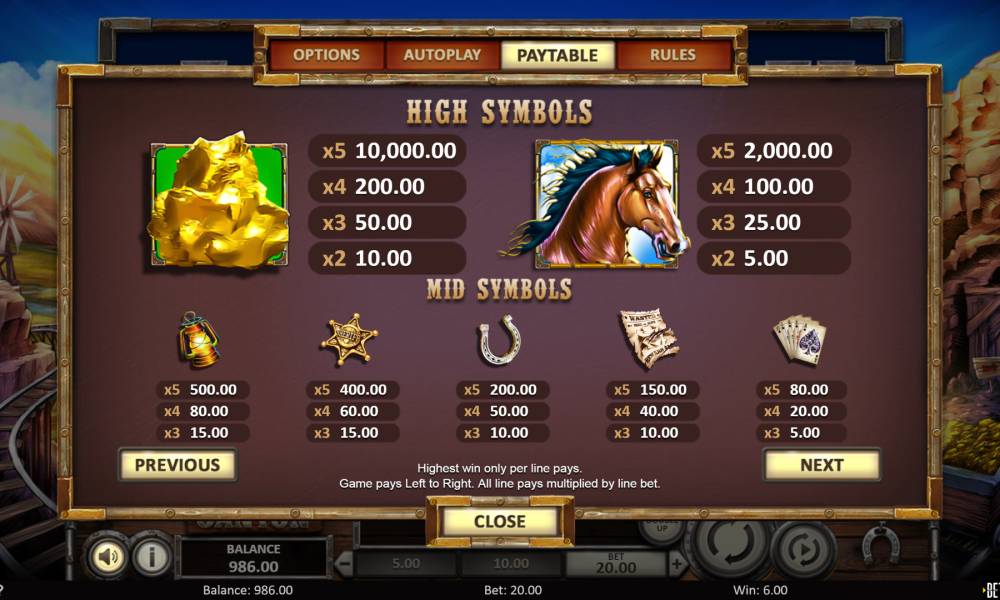This screenshot has height=600, width=1000.
Task: Open the info button
Action: (150, 557)
